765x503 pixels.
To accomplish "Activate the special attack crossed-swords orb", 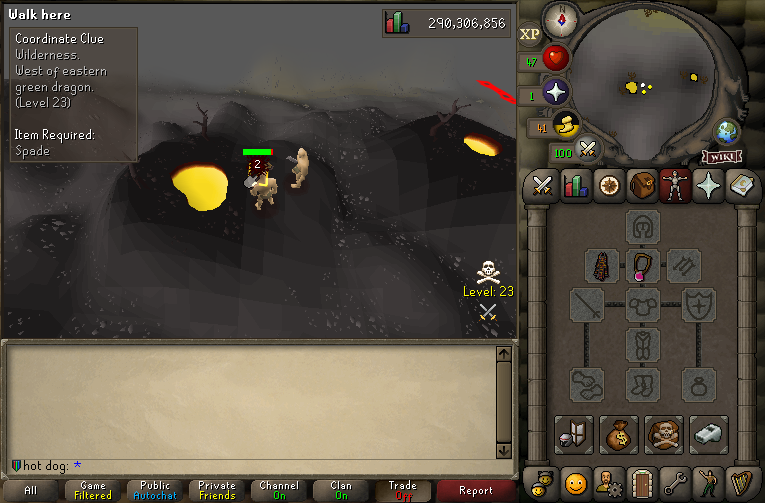I will coord(588,150).
